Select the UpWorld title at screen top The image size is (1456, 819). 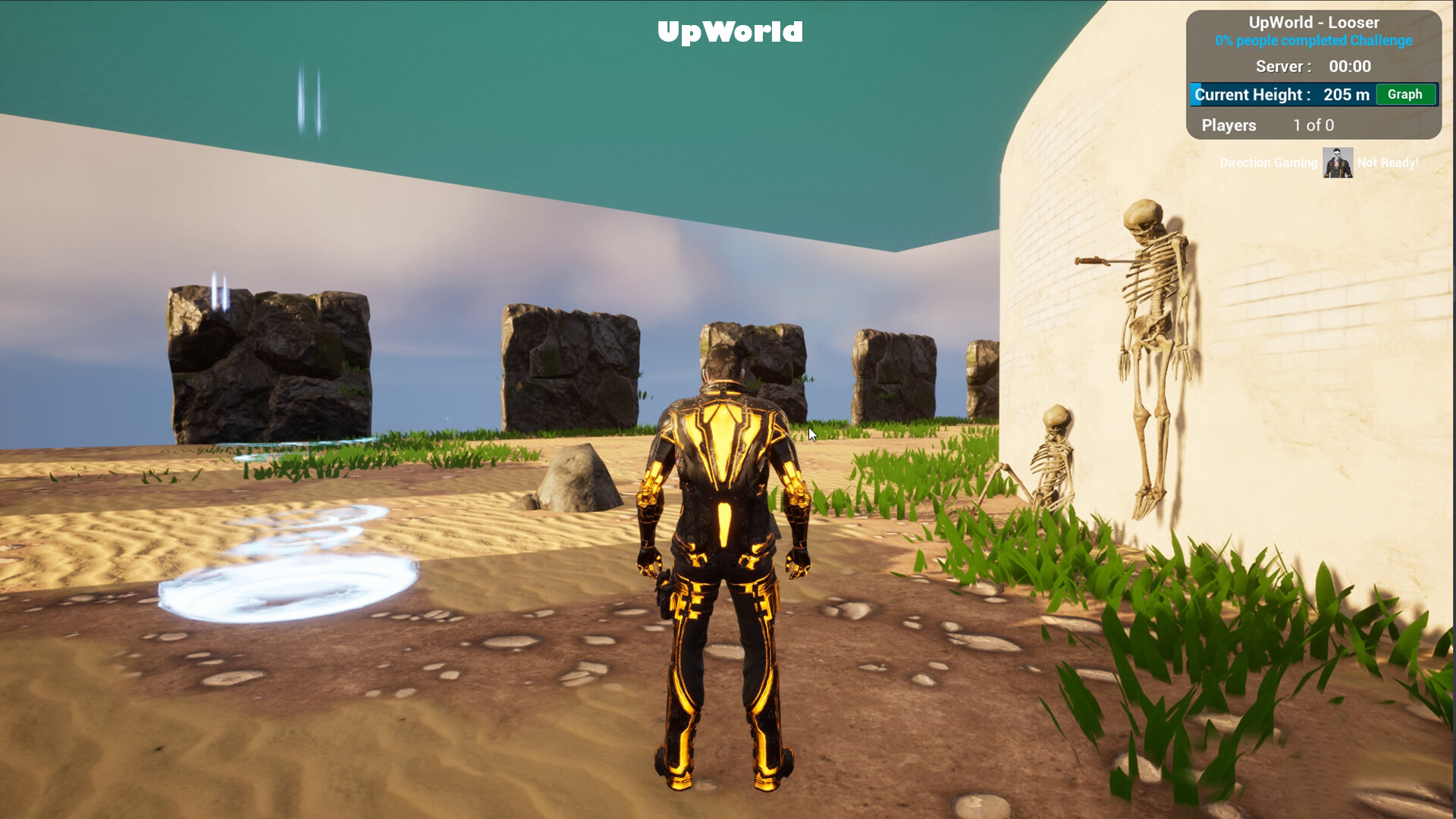730,32
